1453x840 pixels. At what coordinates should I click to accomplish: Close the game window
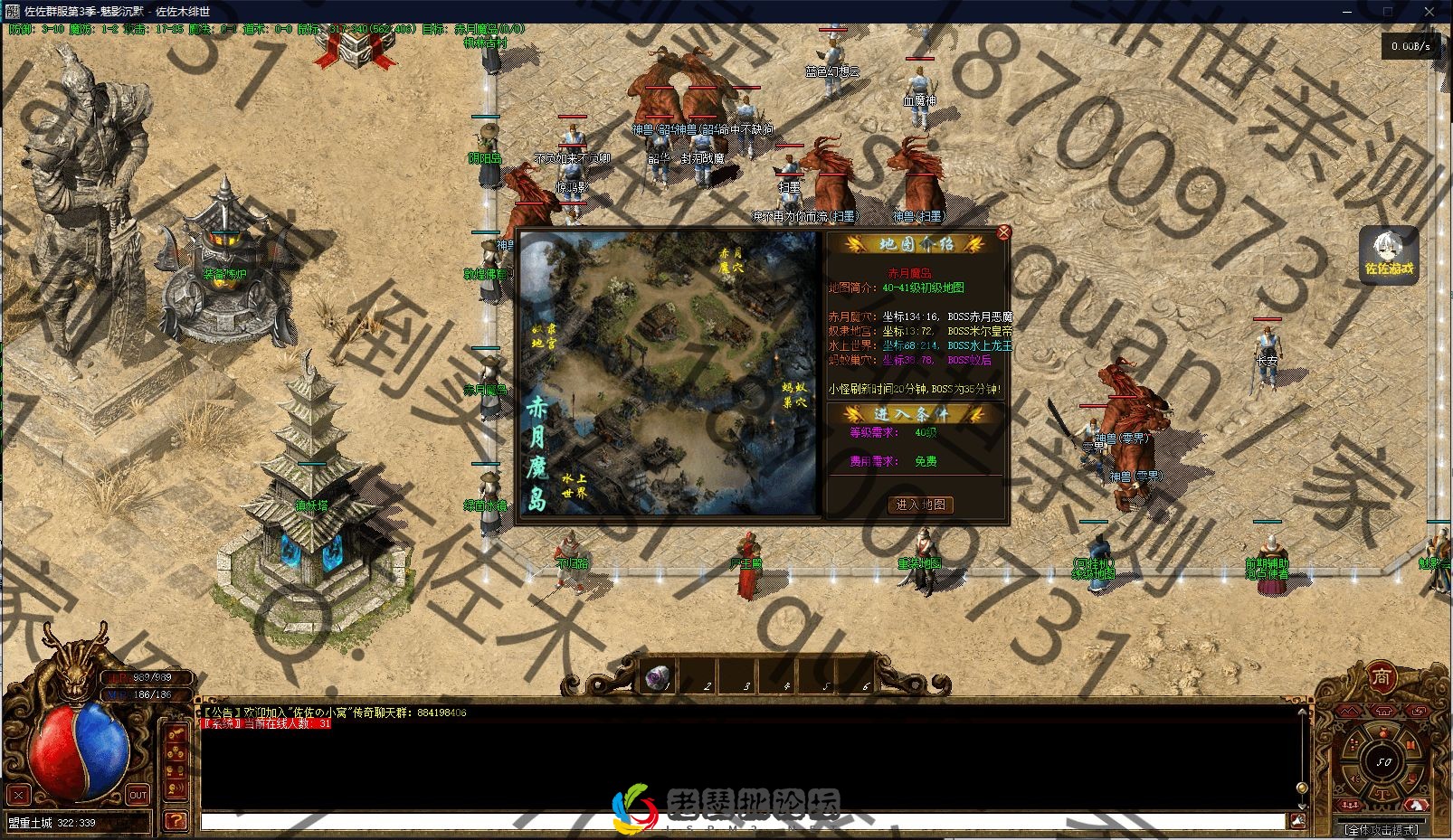1429,11
